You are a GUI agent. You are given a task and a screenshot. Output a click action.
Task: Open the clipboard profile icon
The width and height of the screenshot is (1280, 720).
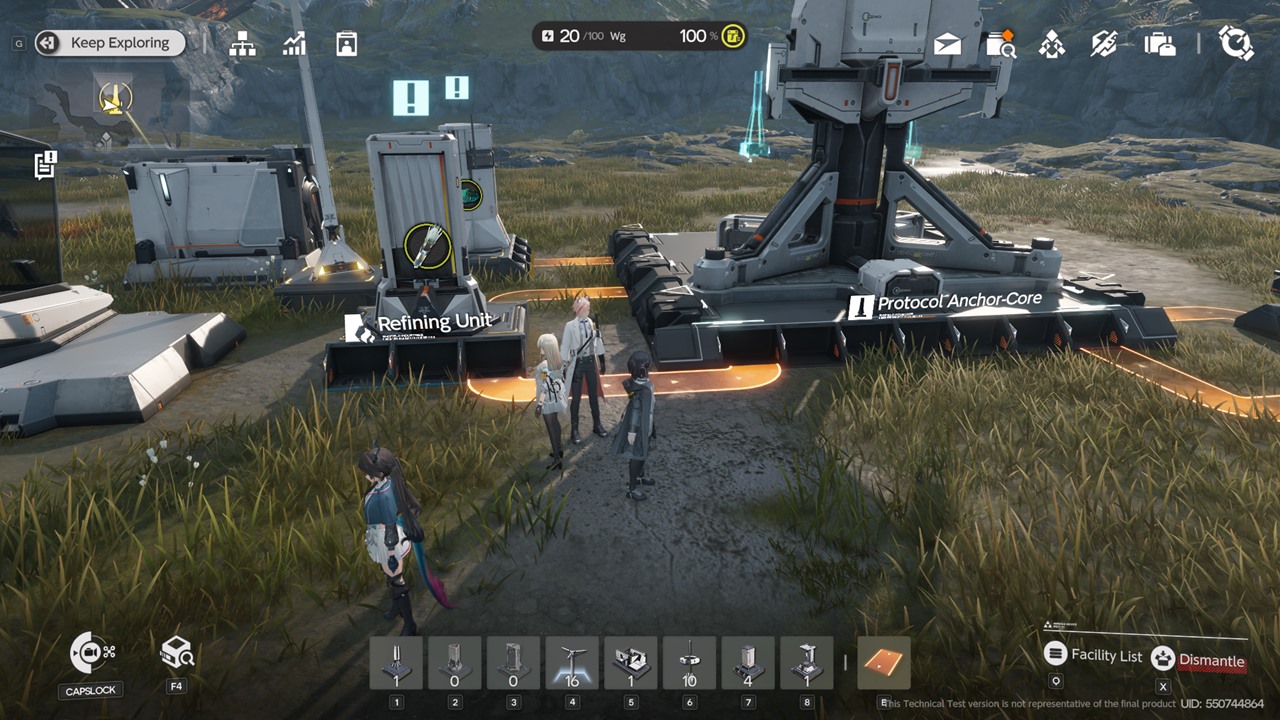click(x=346, y=44)
